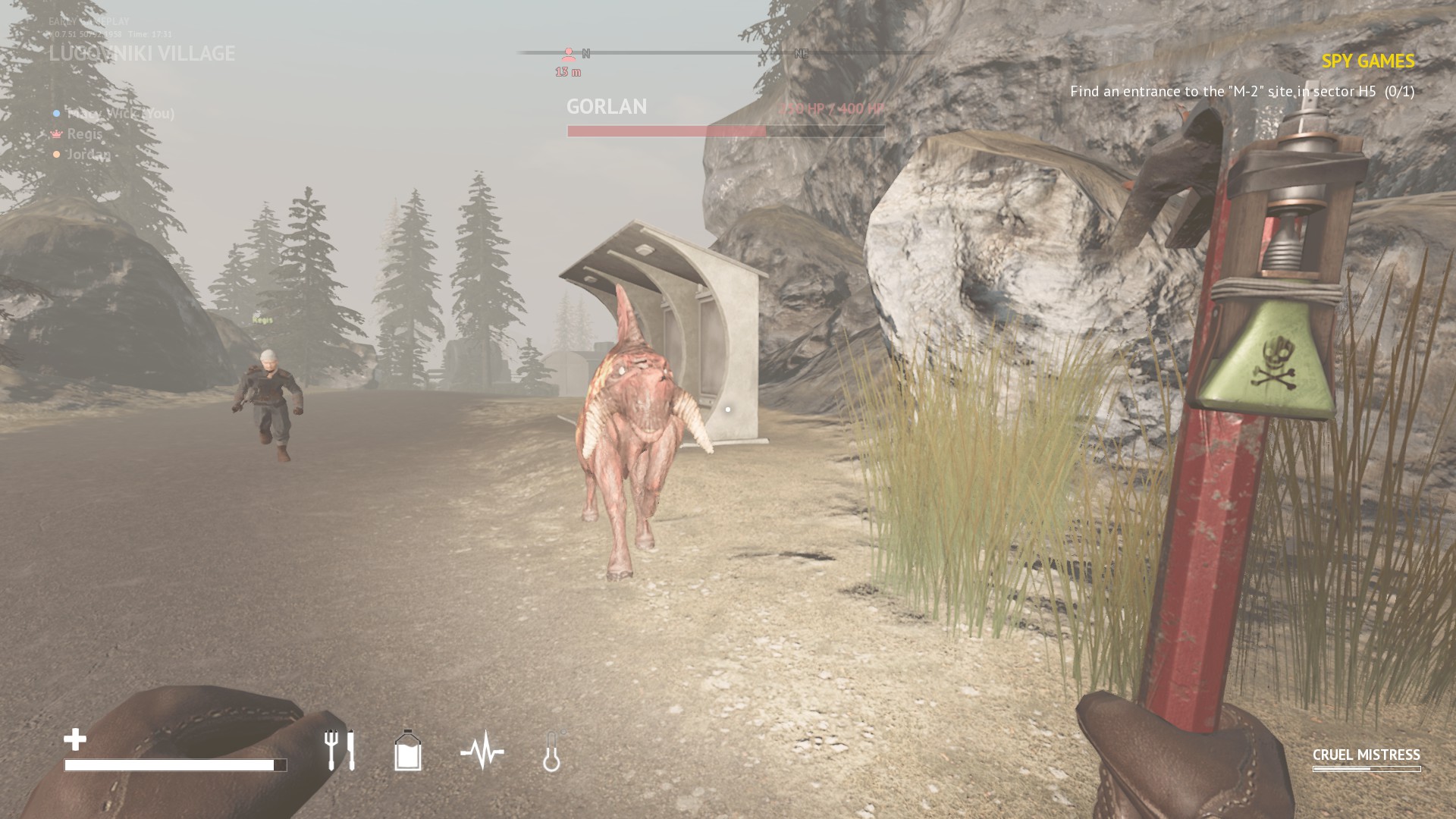
Task: Click the player marker on the compass
Action: pyautogui.click(x=569, y=55)
